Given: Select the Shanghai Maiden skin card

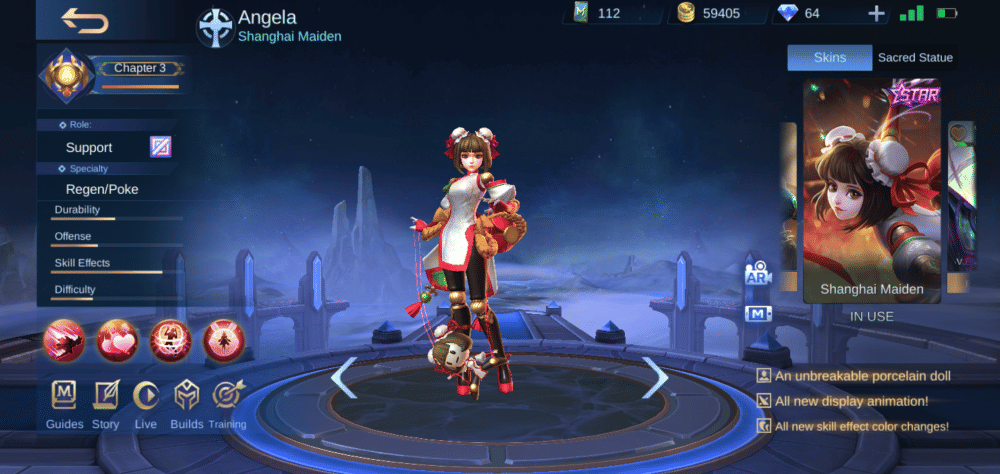Looking at the screenshot, I should [871, 190].
